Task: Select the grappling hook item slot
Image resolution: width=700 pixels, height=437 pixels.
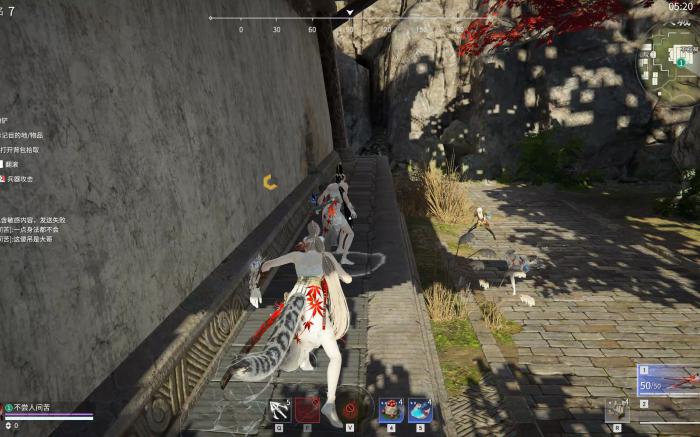Action: click(280, 409)
